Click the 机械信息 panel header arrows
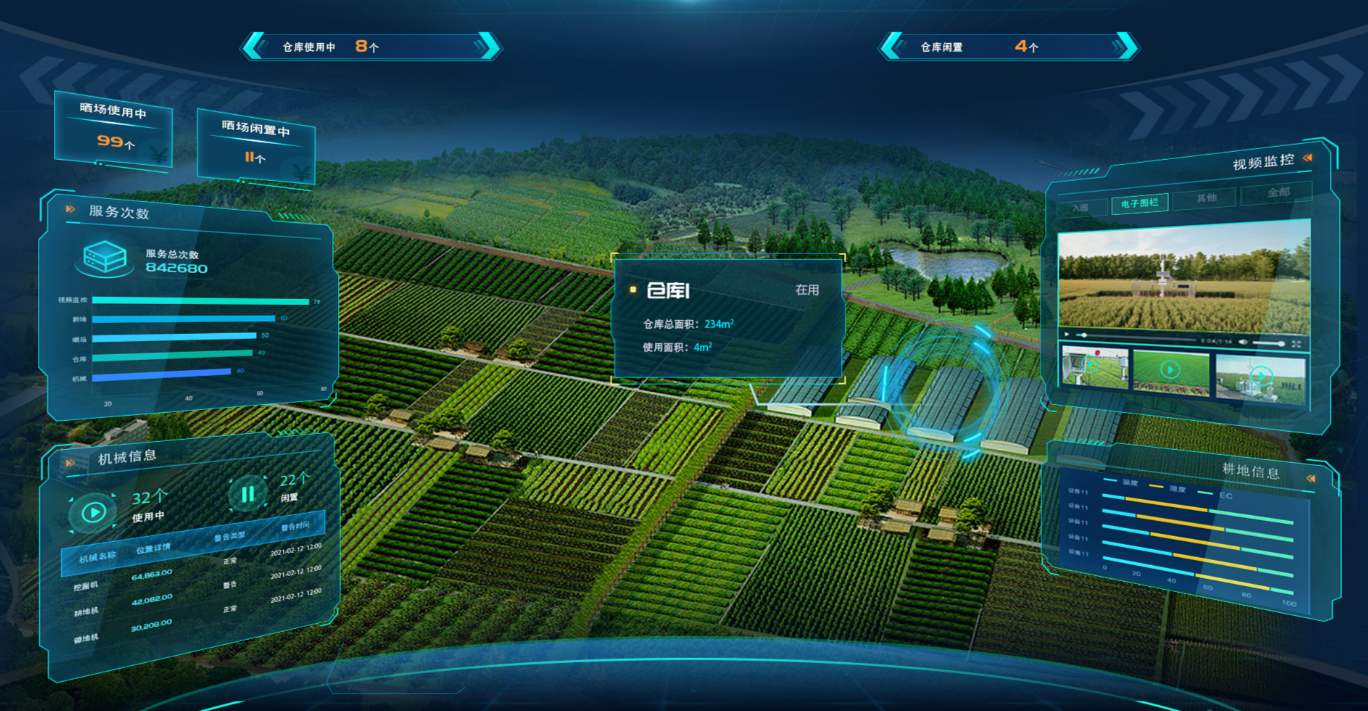 pyautogui.click(x=70, y=462)
